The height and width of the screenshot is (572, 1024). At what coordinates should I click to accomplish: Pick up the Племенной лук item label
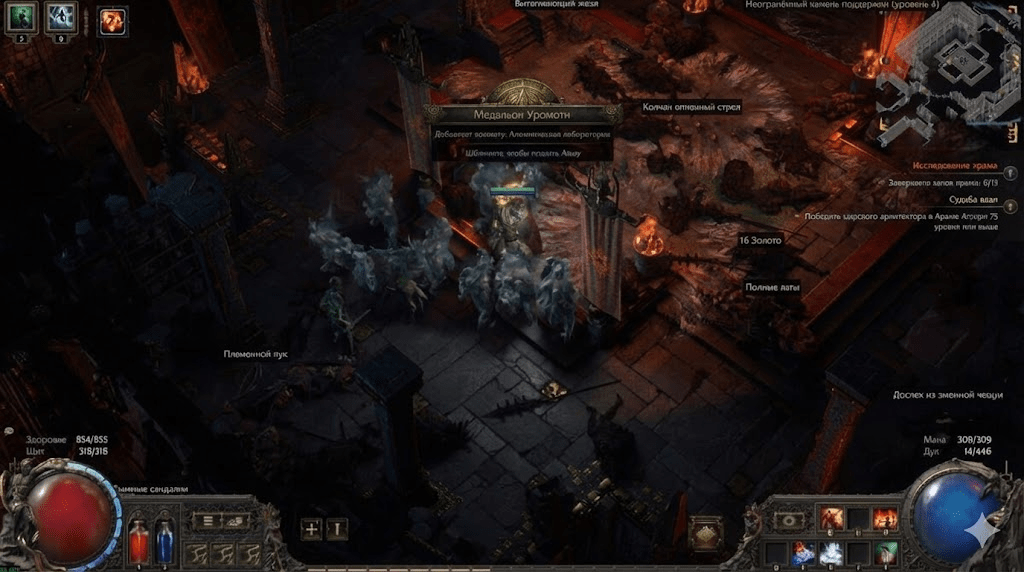255,354
